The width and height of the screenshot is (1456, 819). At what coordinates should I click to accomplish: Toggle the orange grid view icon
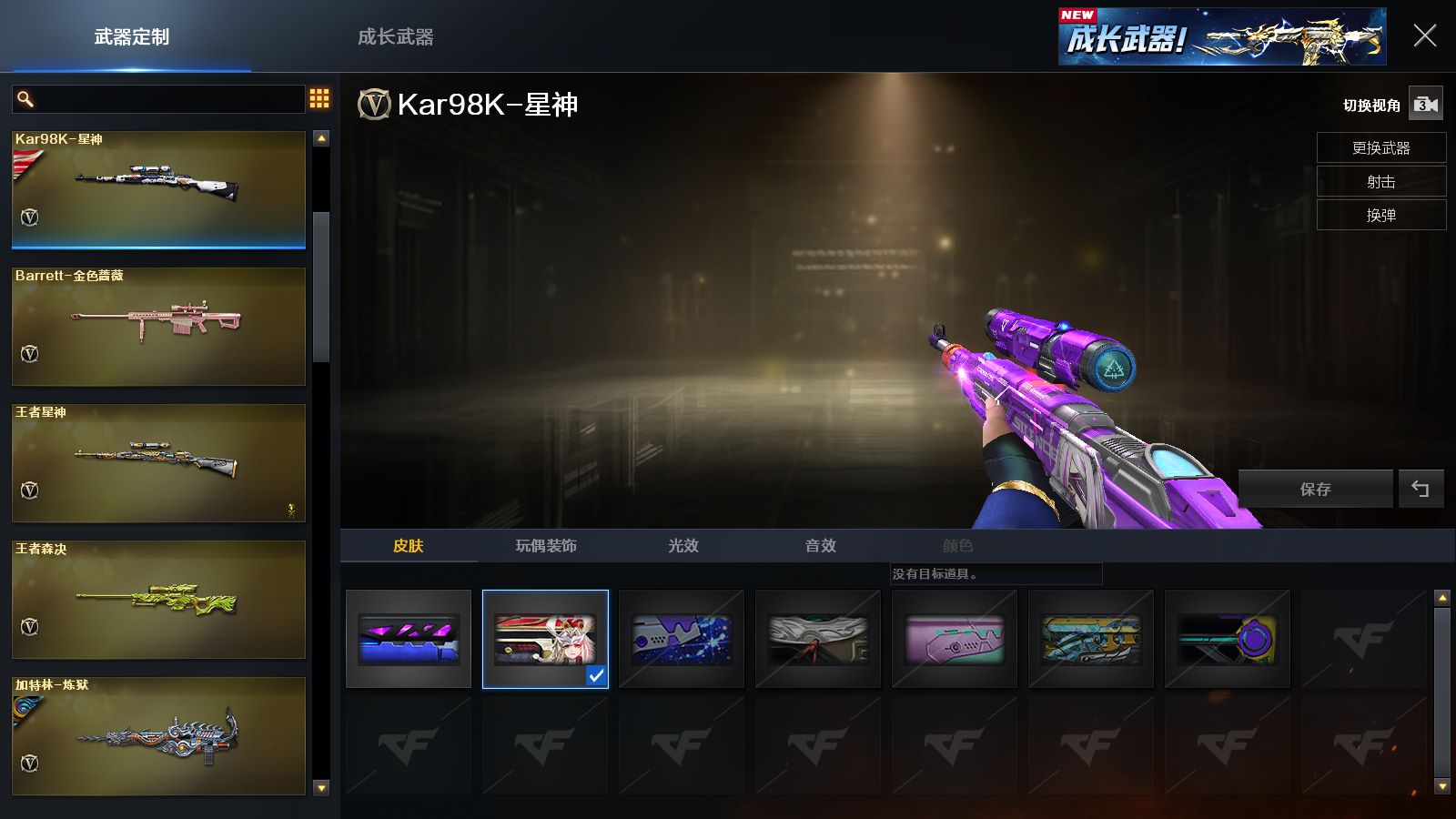tap(319, 98)
